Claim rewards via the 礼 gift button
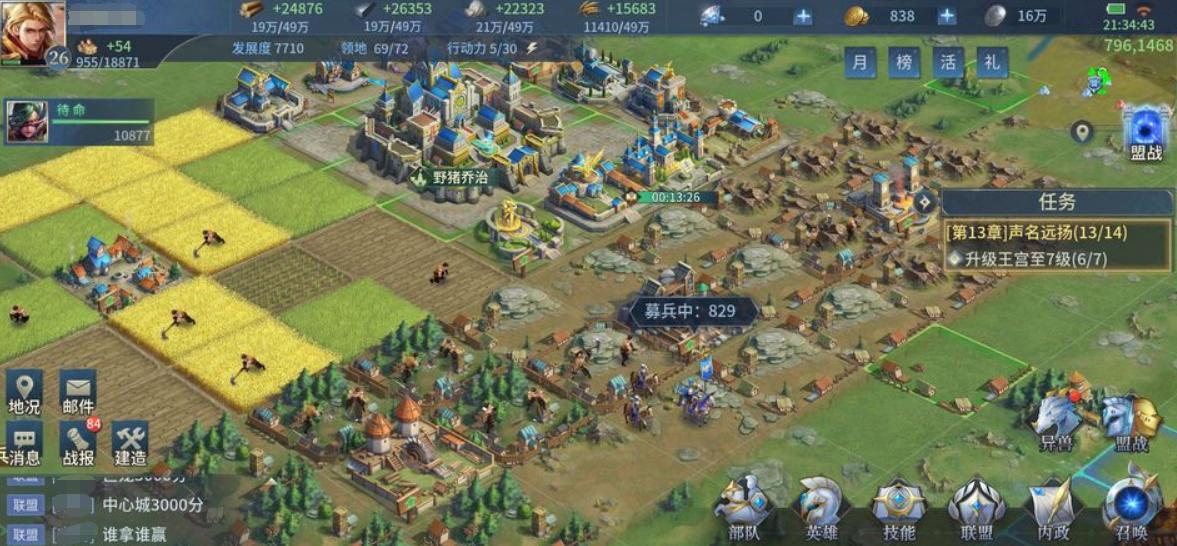 click(x=992, y=62)
